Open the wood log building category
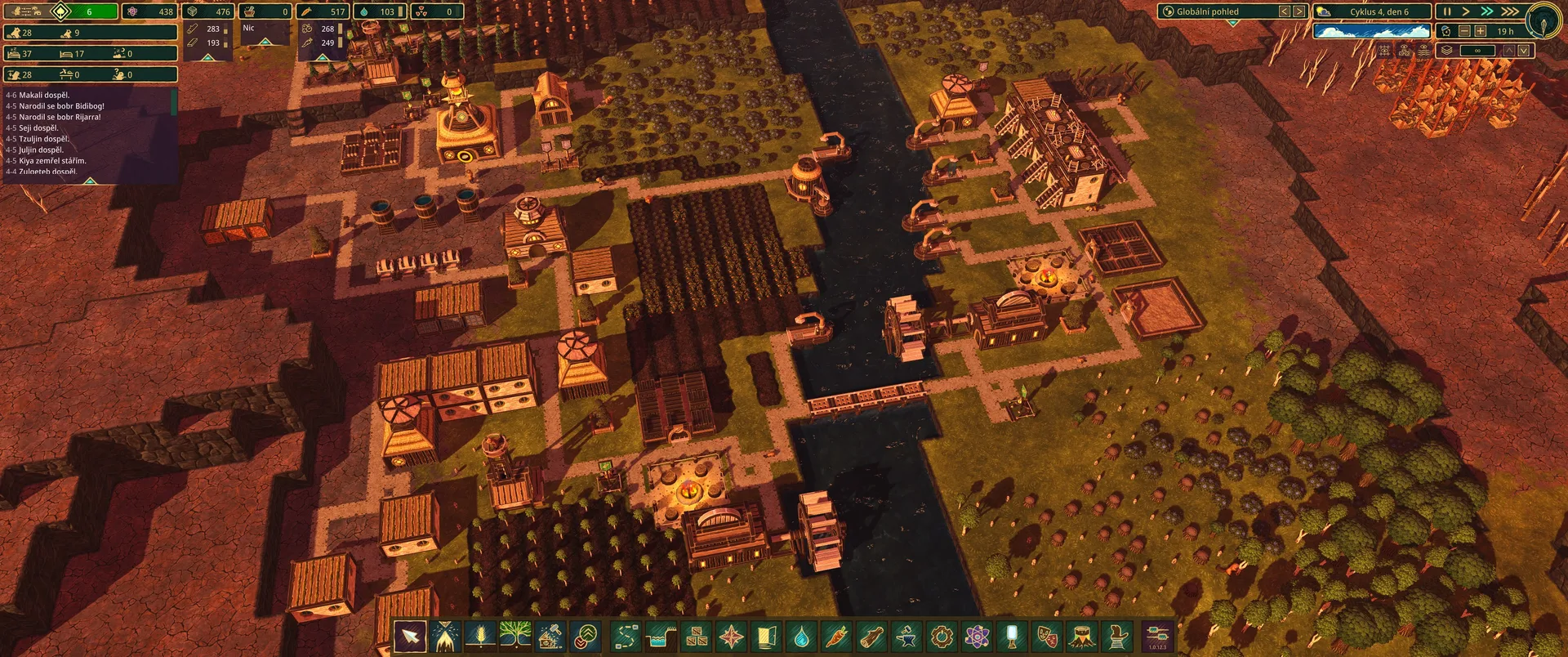Screen dimensions: 1568x657 tap(872, 636)
